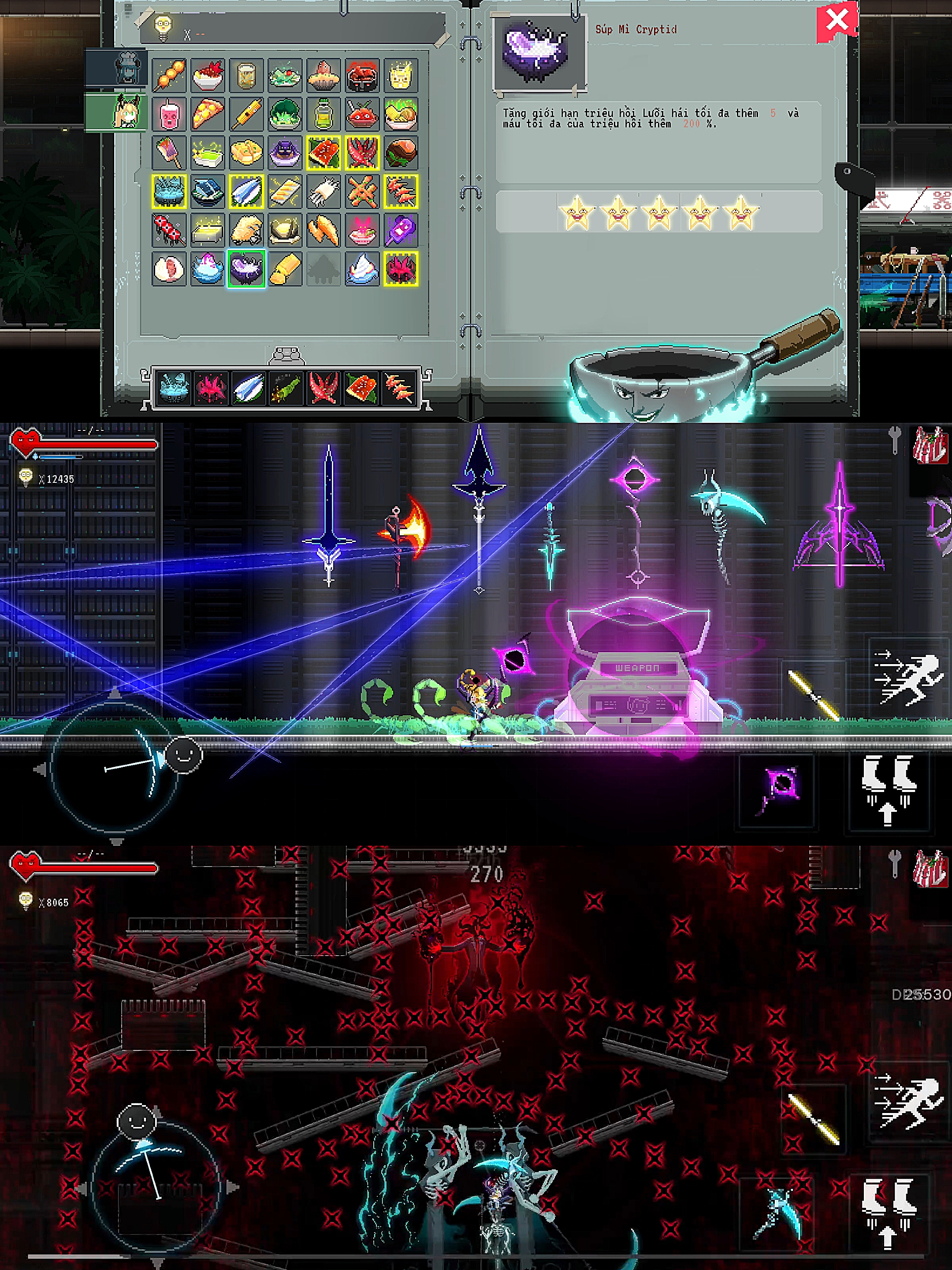Select the golden butter stick dish

(285, 268)
